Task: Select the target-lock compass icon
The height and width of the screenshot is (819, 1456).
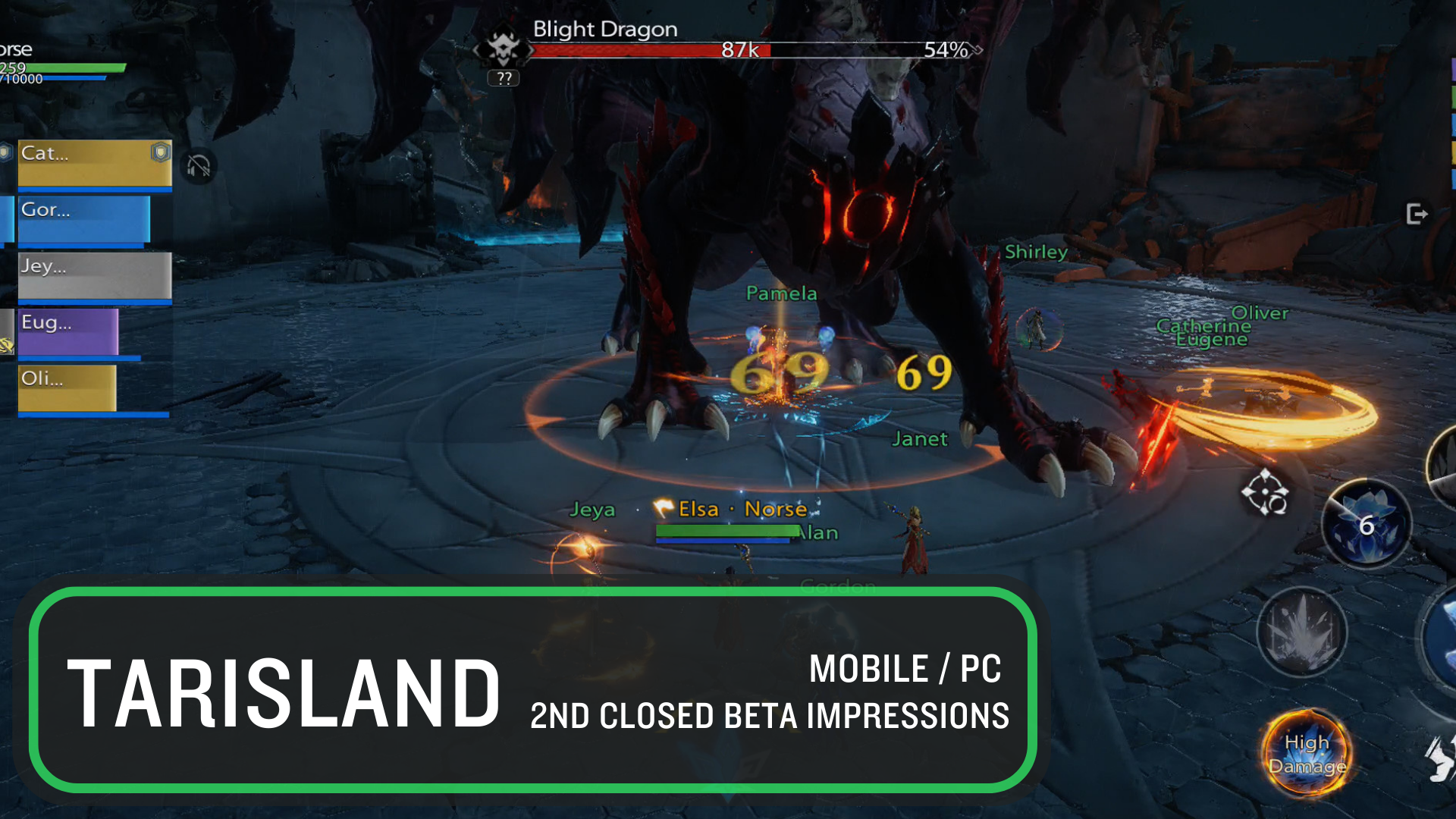Action: 1265,495
